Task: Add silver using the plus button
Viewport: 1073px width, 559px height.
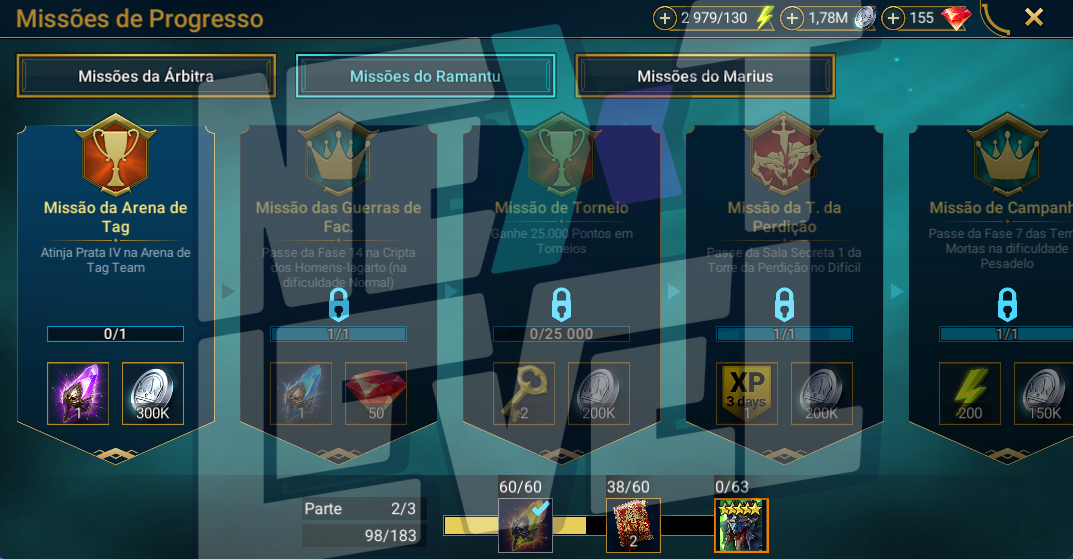Action: (792, 18)
